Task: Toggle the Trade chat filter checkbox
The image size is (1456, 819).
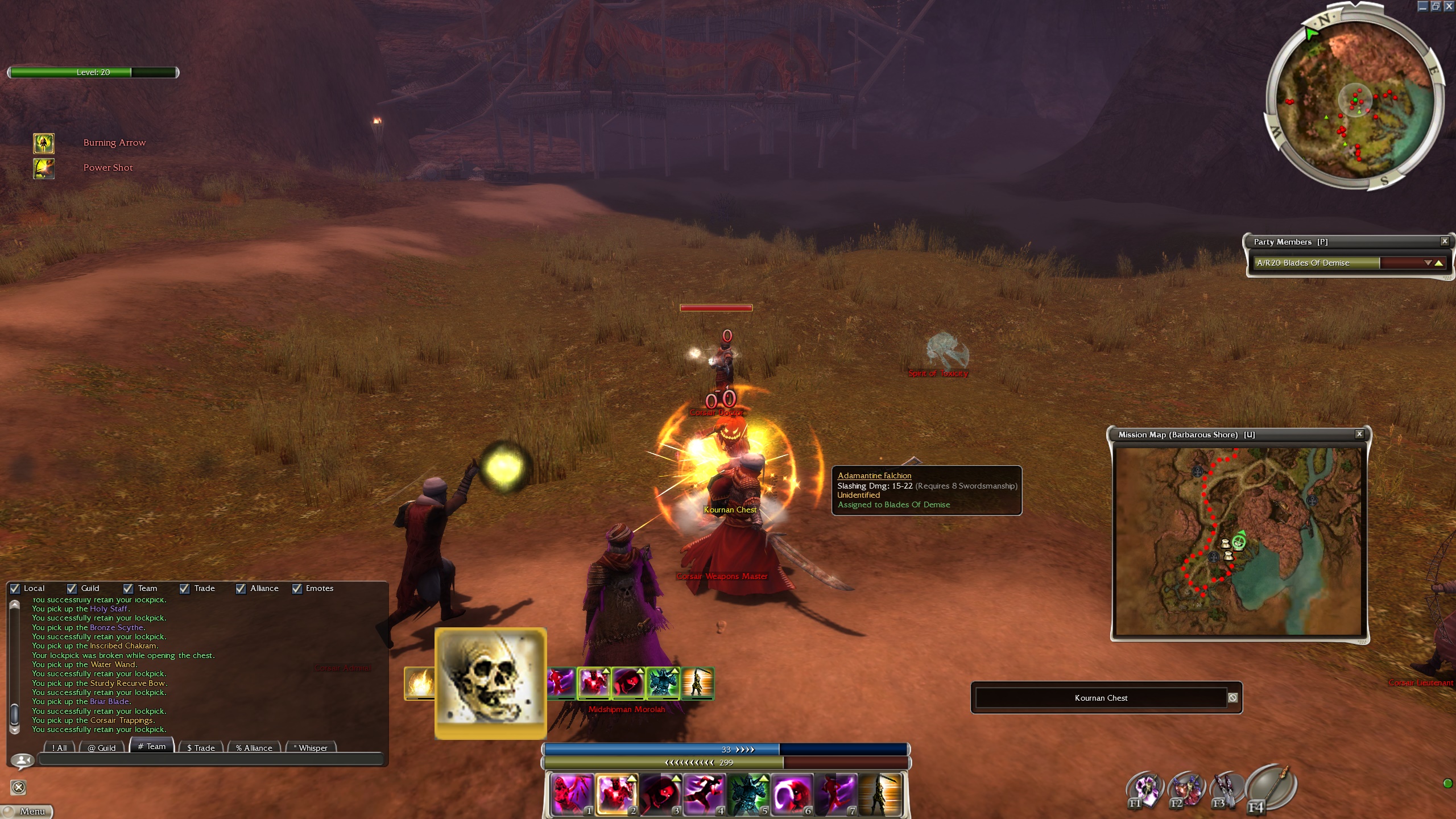Action: [185, 589]
